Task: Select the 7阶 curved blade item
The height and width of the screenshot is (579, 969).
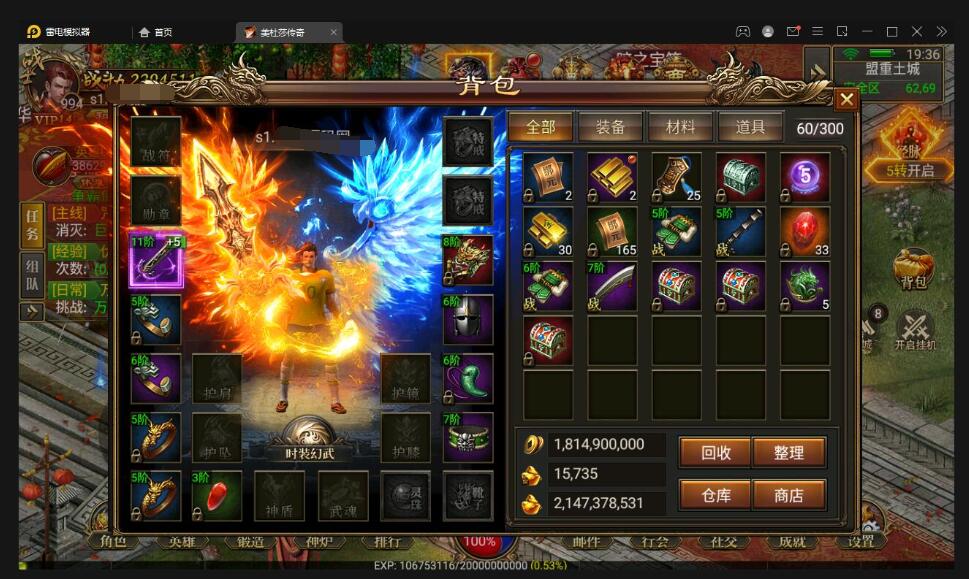Action: click(612, 287)
